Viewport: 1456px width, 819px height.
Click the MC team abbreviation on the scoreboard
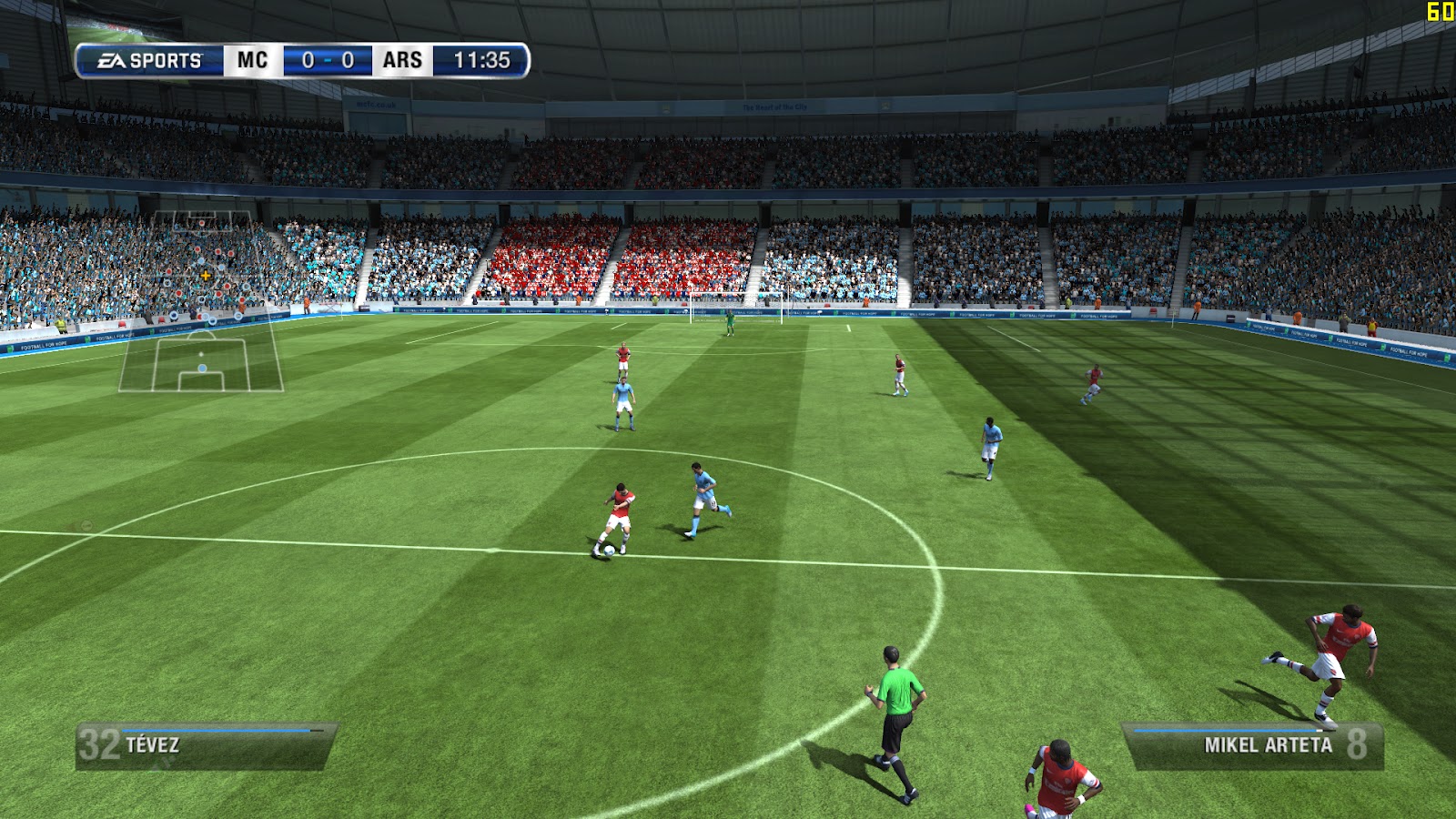251,61
